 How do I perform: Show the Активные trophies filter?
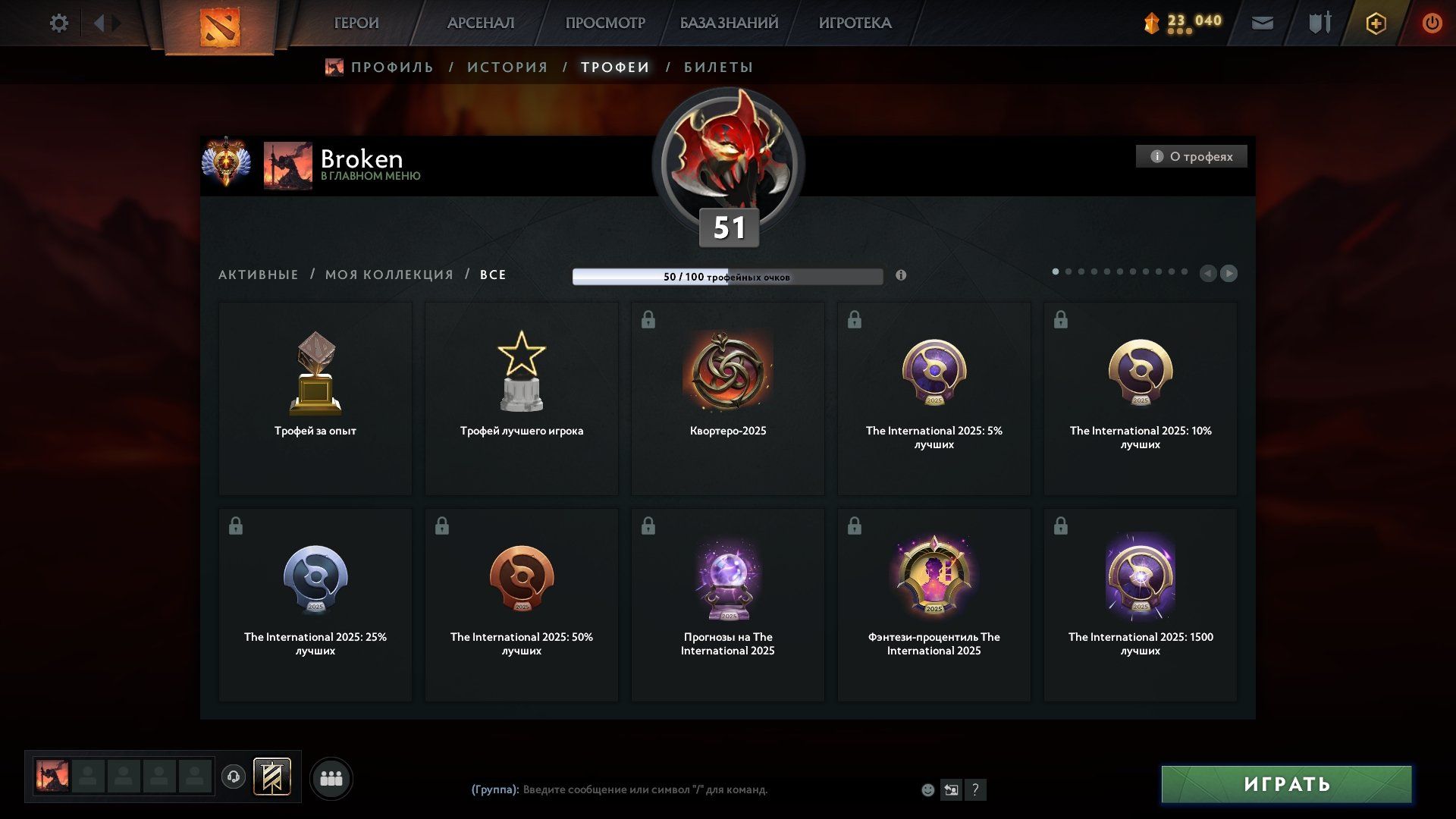[x=259, y=275]
